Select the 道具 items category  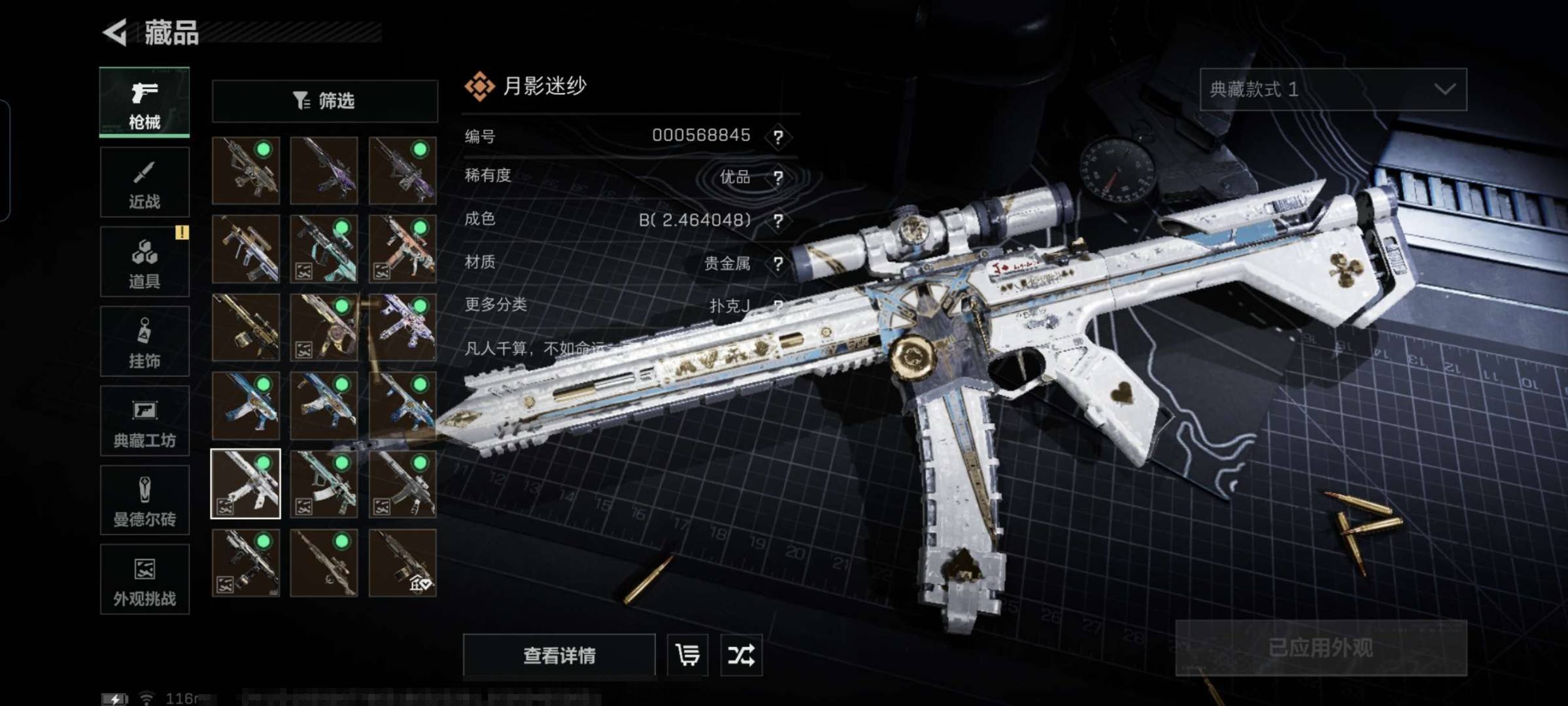click(x=145, y=261)
